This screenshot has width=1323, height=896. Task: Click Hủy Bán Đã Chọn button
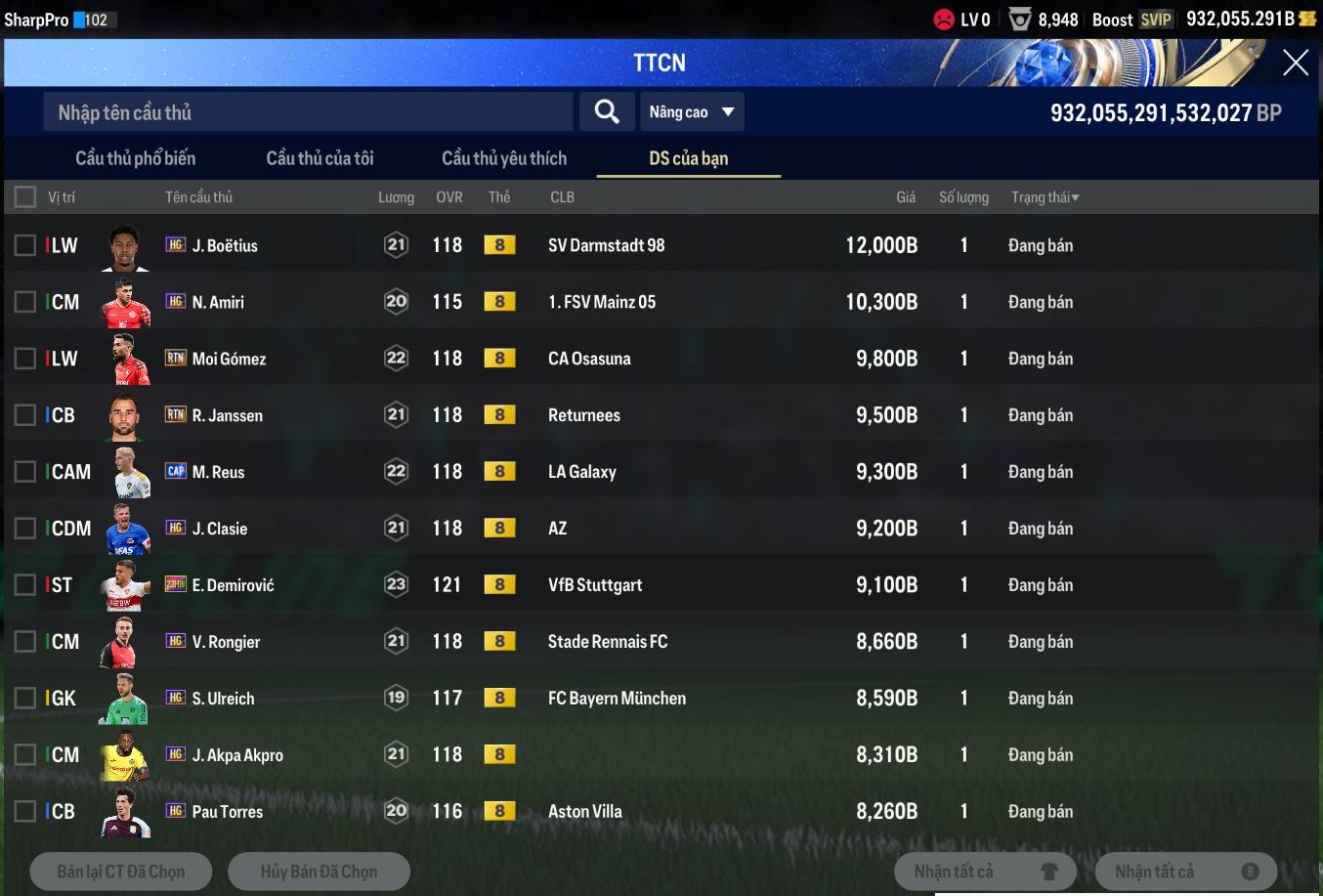pos(319,872)
